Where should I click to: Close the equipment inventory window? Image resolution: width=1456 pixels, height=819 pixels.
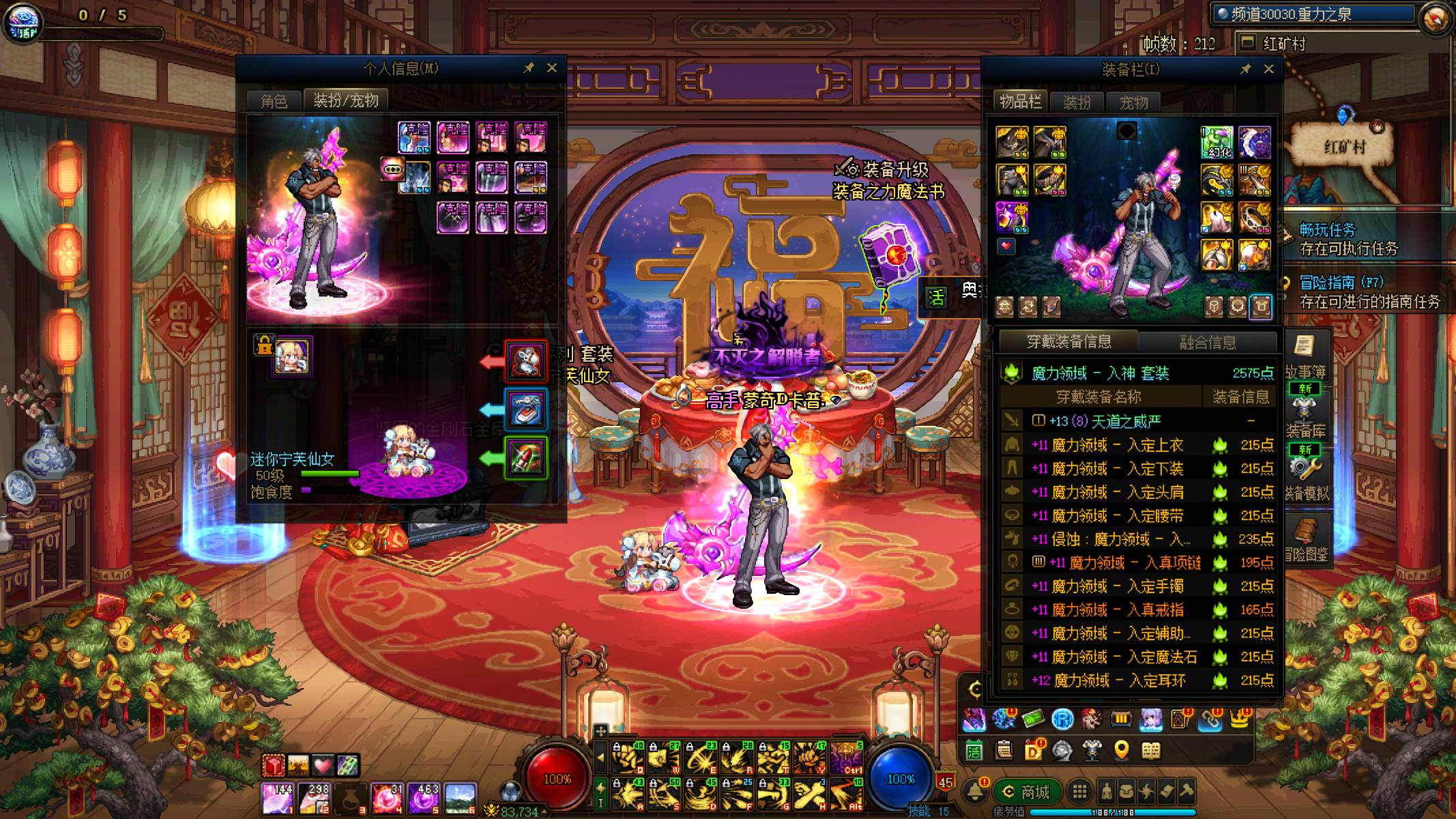1269,69
